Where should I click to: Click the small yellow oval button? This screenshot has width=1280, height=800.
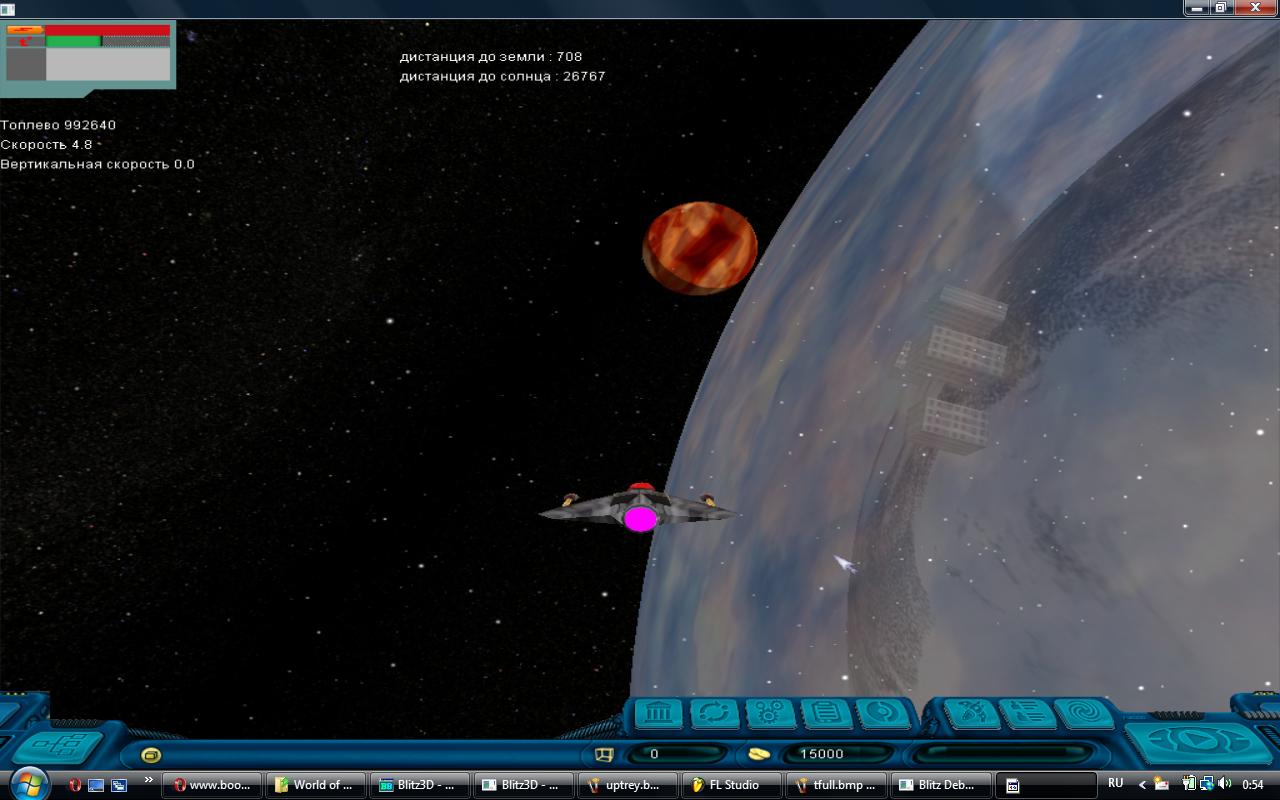(x=151, y=755)
